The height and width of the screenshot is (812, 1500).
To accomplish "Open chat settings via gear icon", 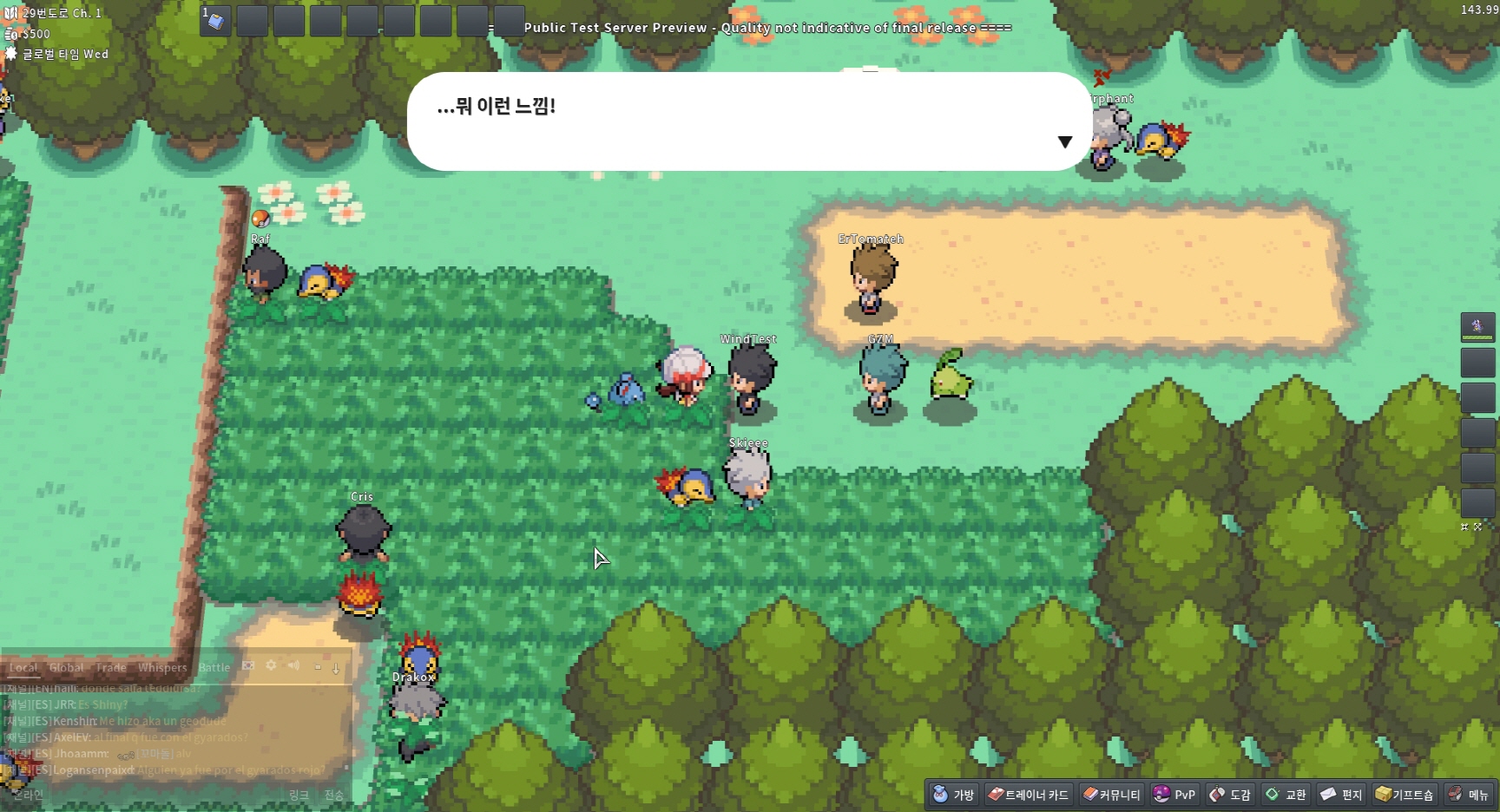I will coord(271,665).
